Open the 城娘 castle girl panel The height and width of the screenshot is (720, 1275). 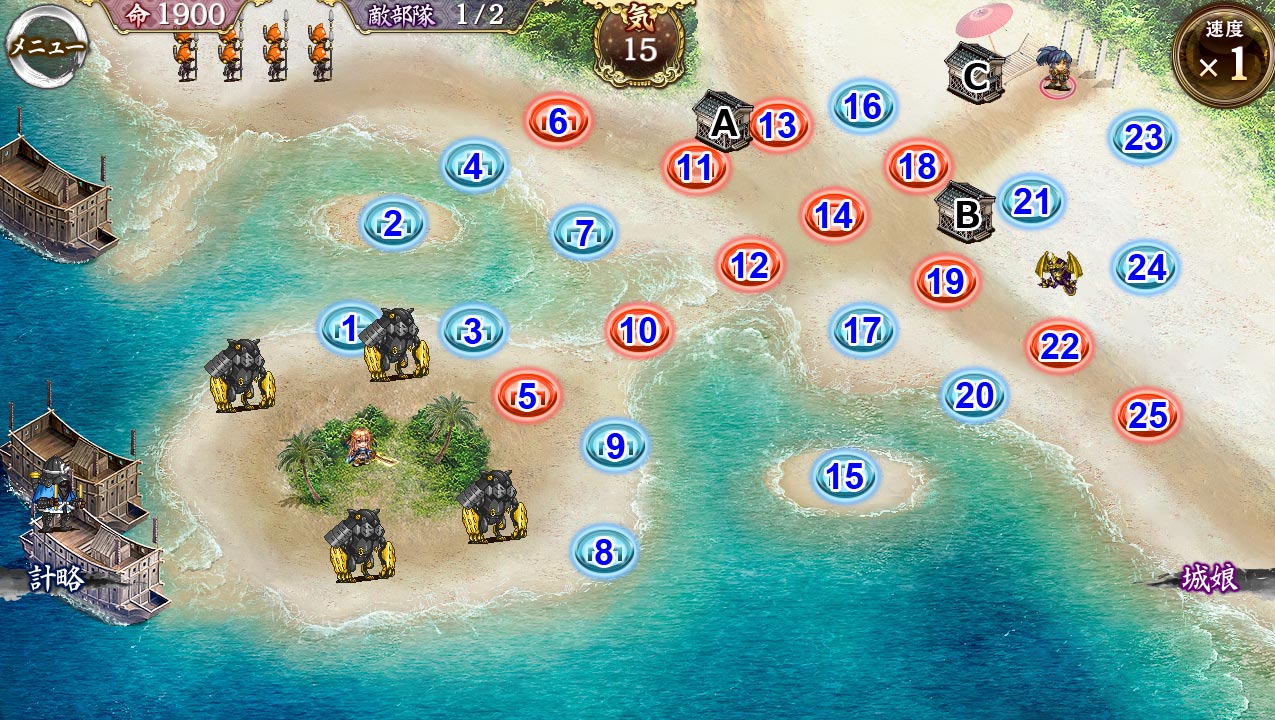click(x=1210, y=579)
